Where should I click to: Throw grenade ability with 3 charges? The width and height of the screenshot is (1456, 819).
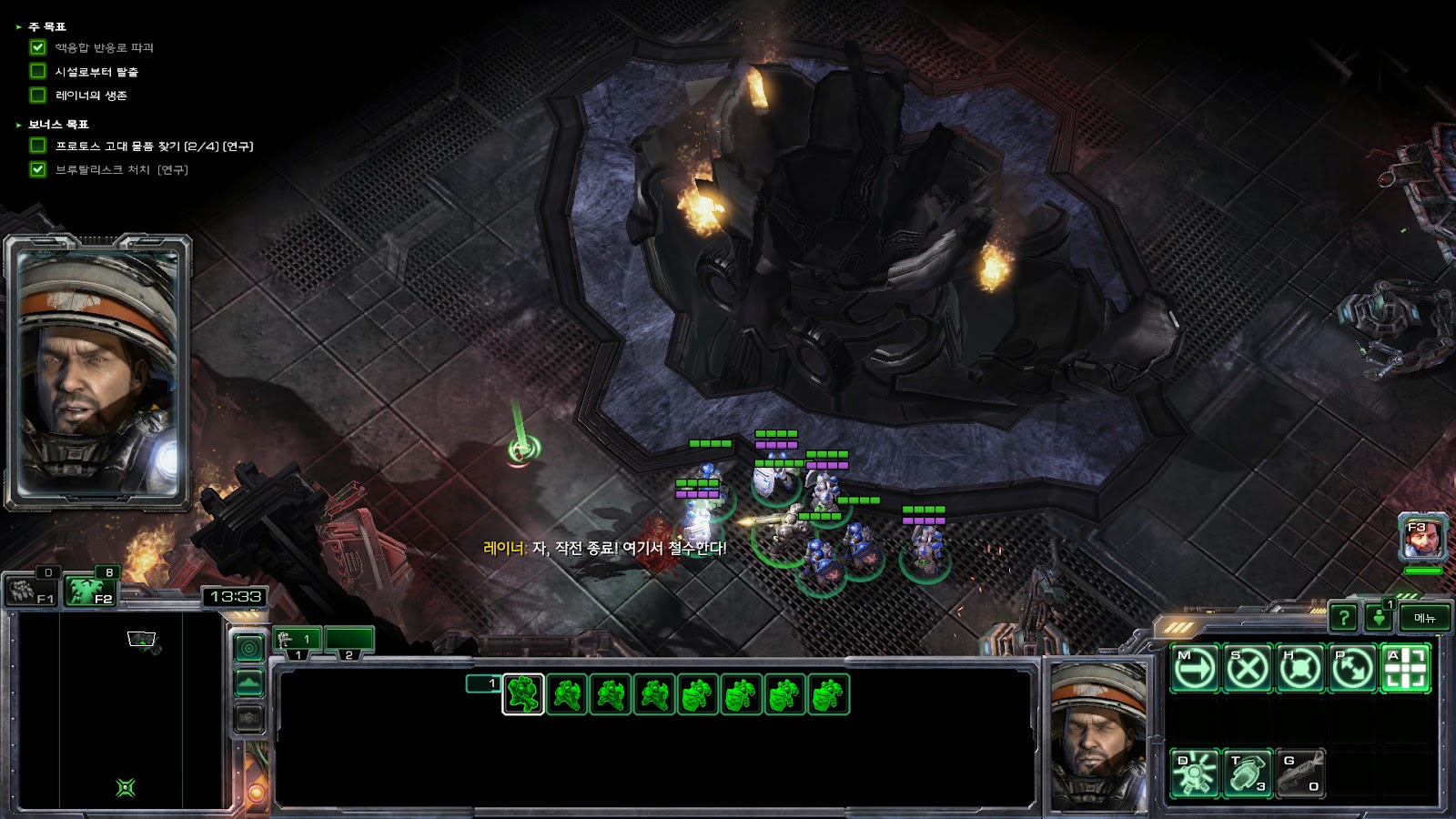click(x=1248, y=773)
